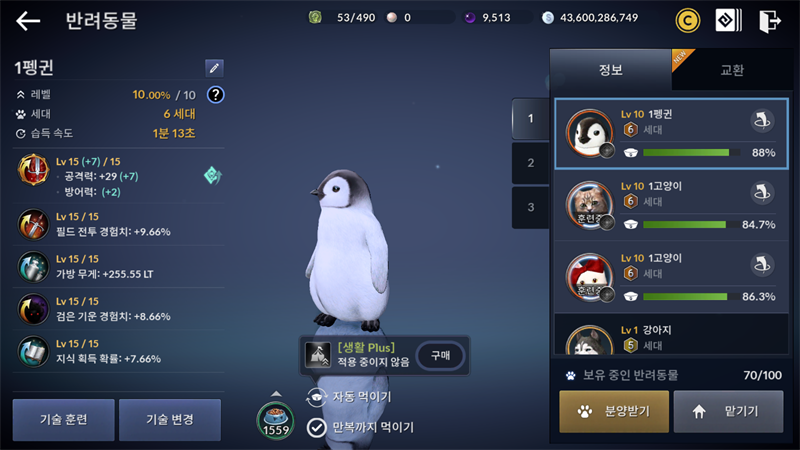The height and width of the screenshot is (450, 800).
Task: Click 분양받기 adopt pet button
Action: click(x=613, y=411)
